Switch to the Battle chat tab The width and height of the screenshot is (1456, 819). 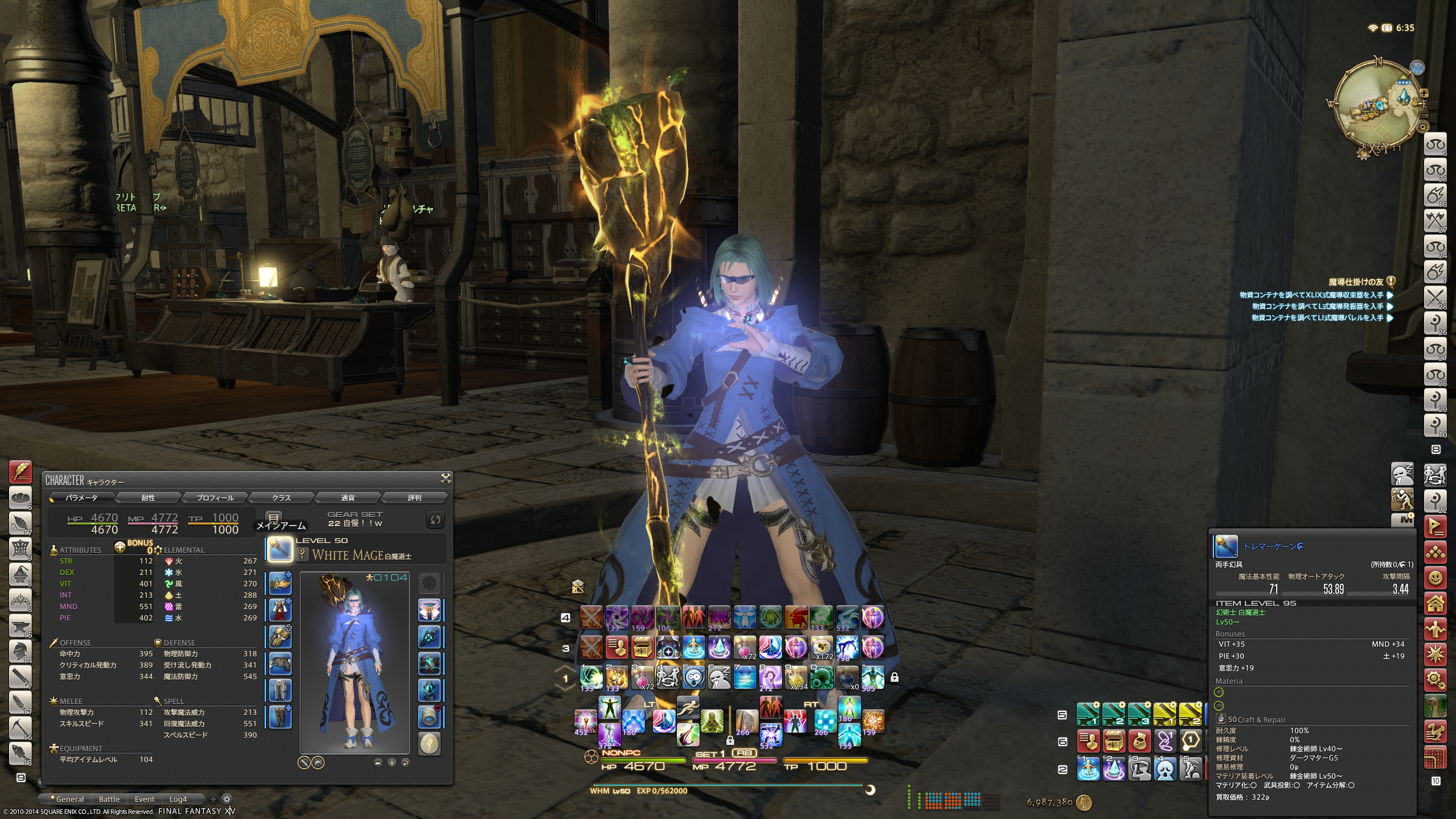109,799
